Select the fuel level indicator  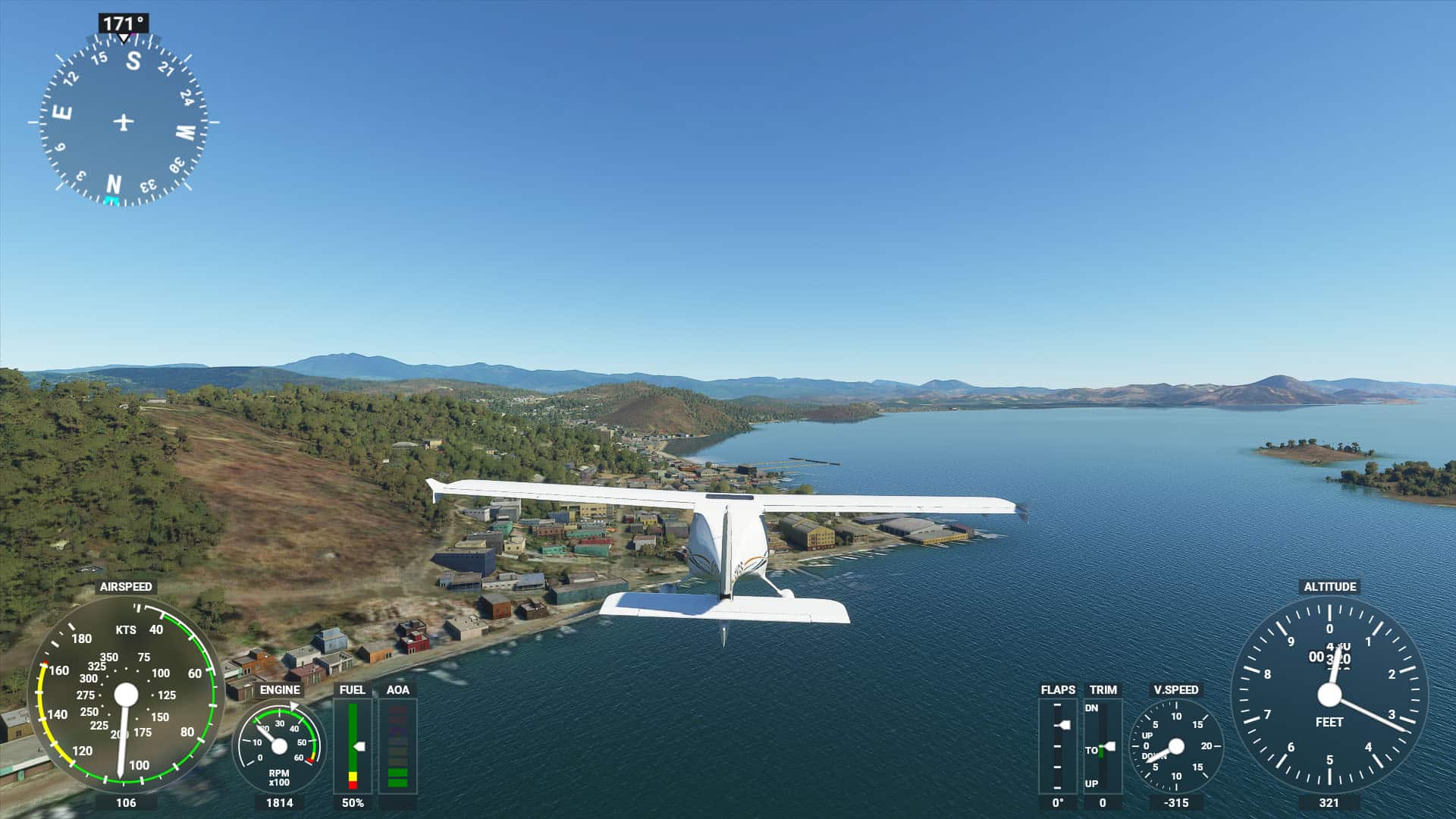353,746
